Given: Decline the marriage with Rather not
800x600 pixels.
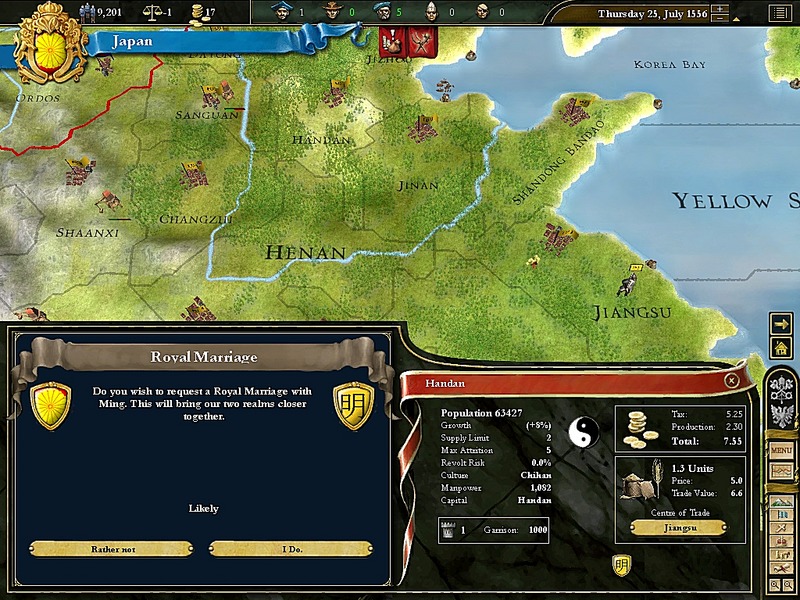Looking at the screenshot, I should [111, 549].
